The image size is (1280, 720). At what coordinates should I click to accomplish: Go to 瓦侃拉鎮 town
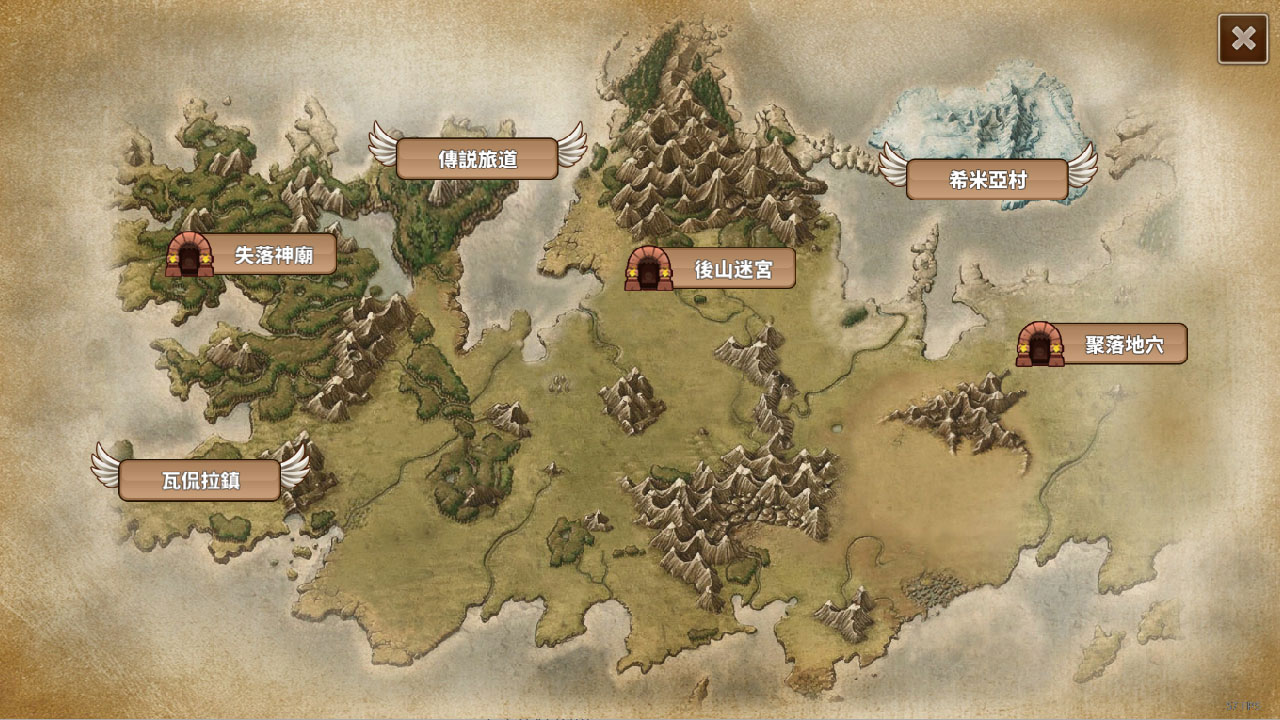point(200,480)
